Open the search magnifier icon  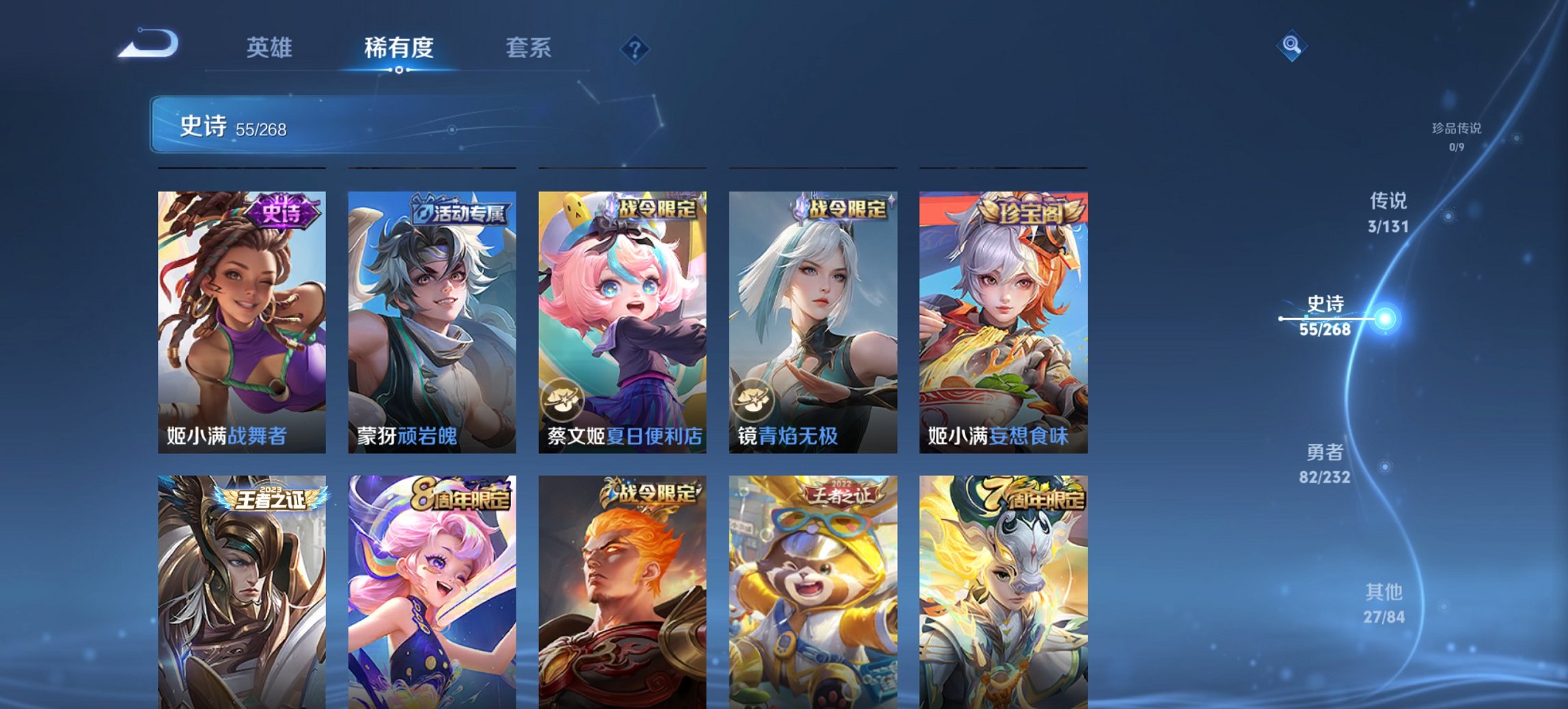pyautogui.click(x=1290, y=46)
